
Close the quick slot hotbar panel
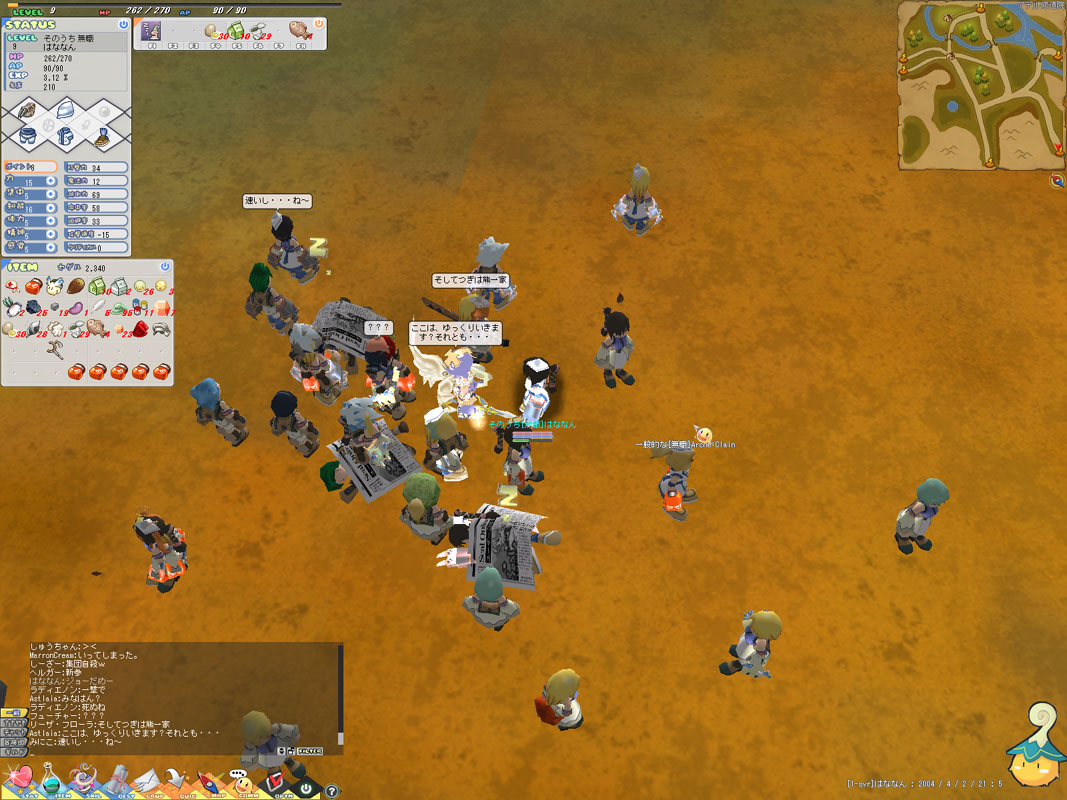pos(319,23)
